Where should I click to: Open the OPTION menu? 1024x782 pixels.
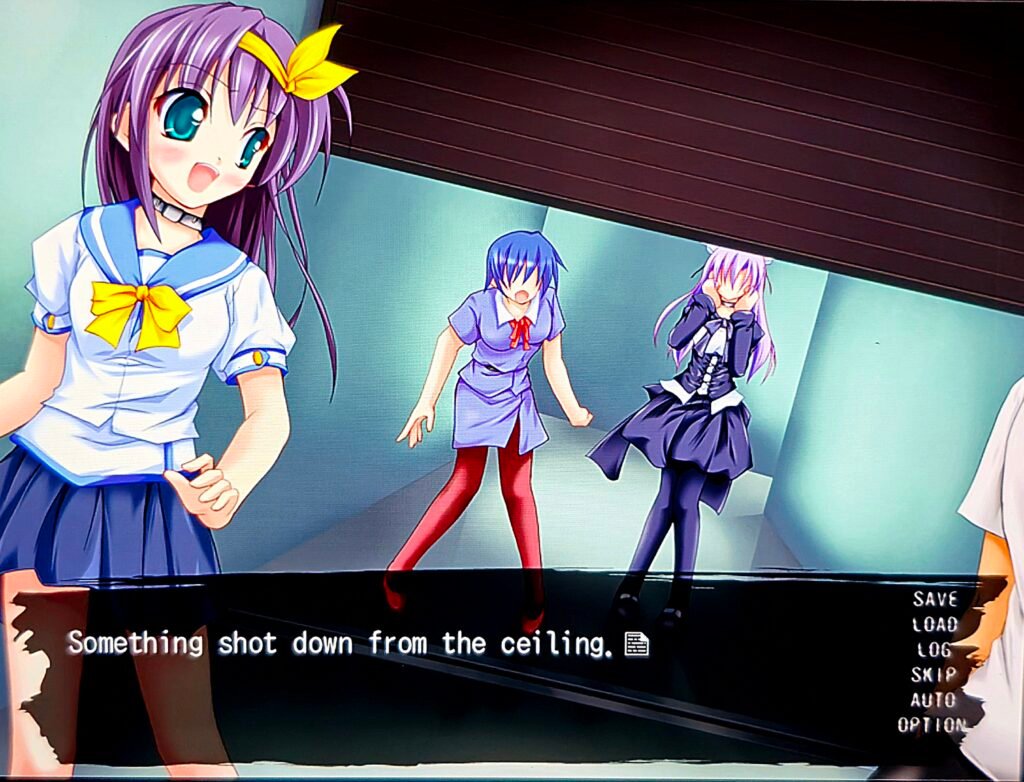point(932,725)
